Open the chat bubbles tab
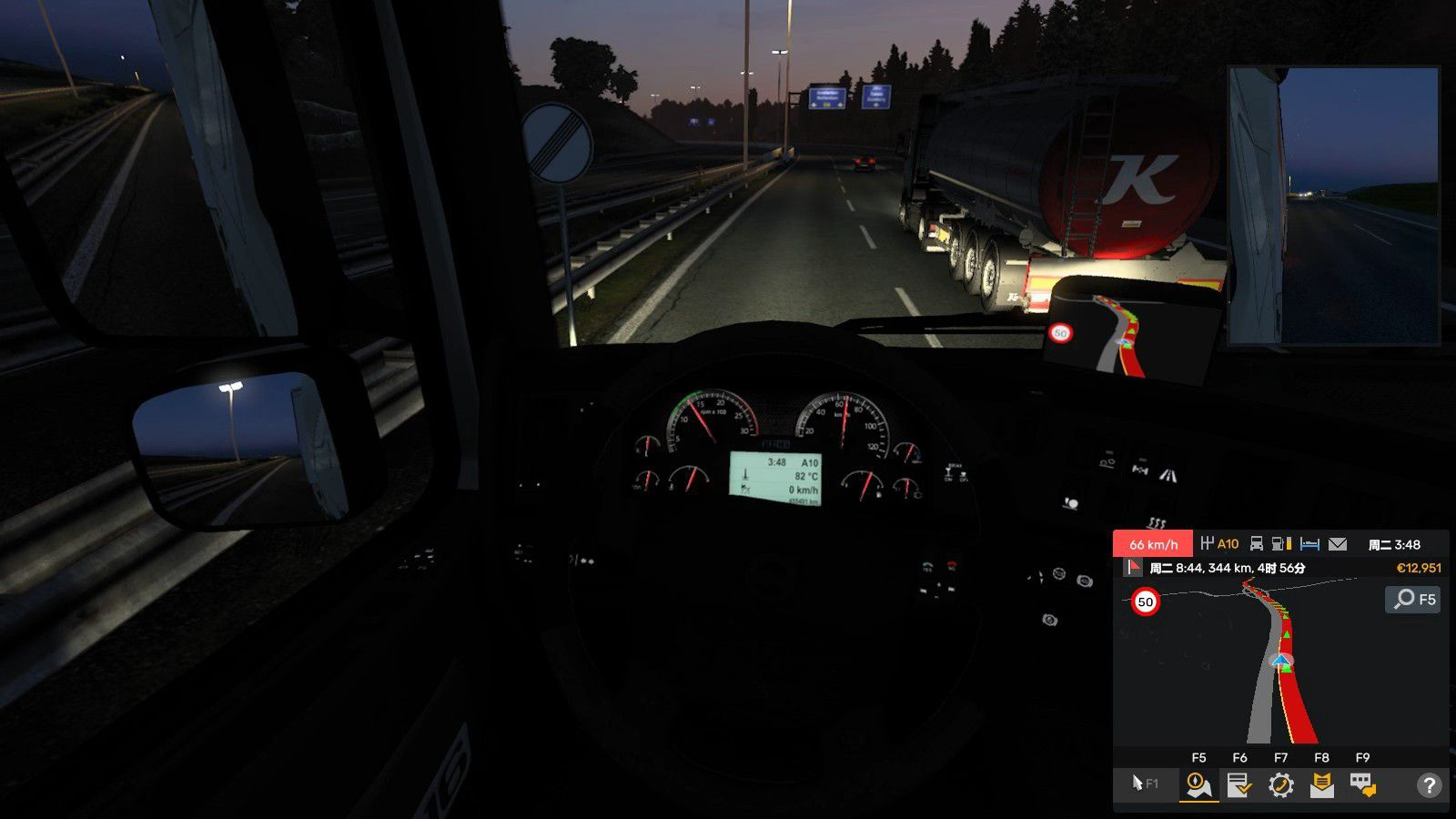This screenshot has height=819, width=1456. click(x=1362, y=784)
